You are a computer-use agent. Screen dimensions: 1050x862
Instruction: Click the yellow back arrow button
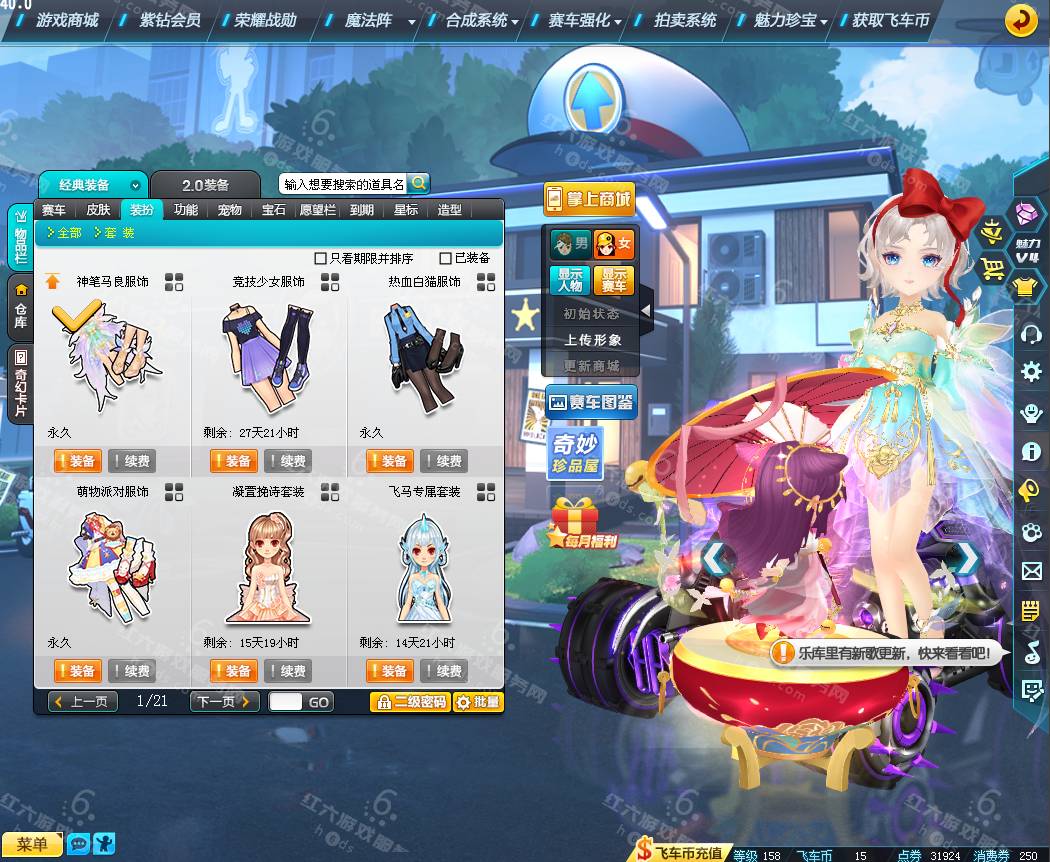click(1020, 20)
